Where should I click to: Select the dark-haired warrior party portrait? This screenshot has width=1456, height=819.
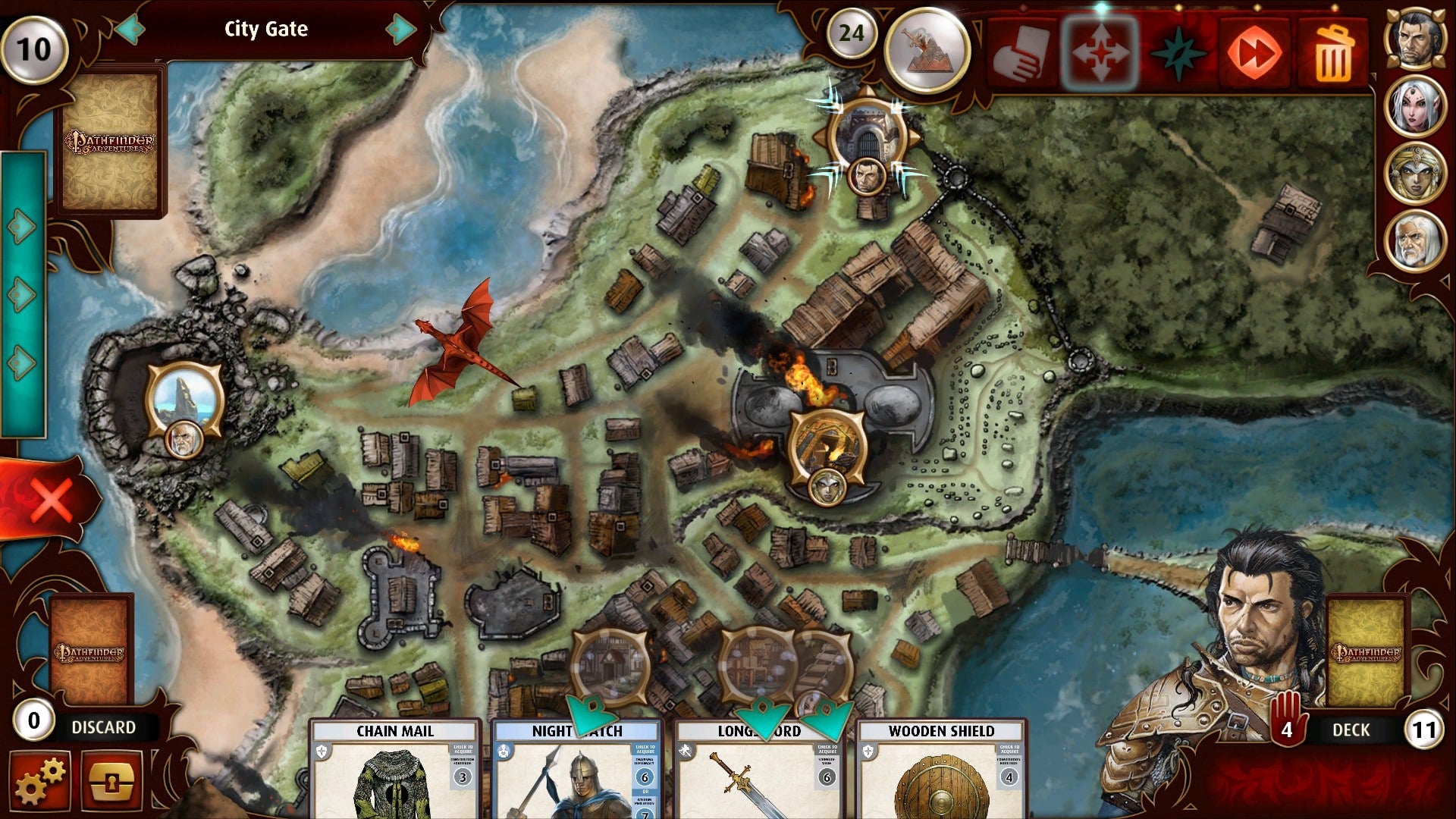click(x=1416, y=38)
